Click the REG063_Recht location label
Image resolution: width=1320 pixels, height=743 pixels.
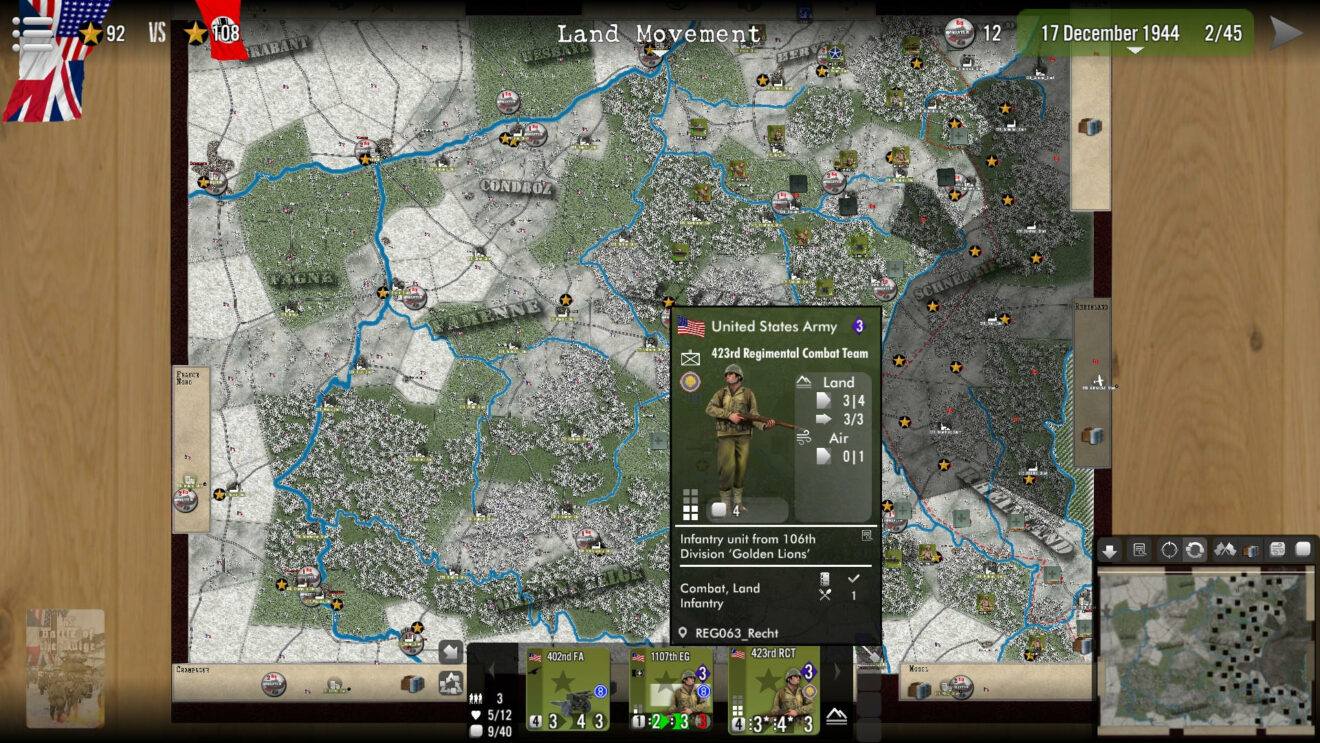click(736, 632)
